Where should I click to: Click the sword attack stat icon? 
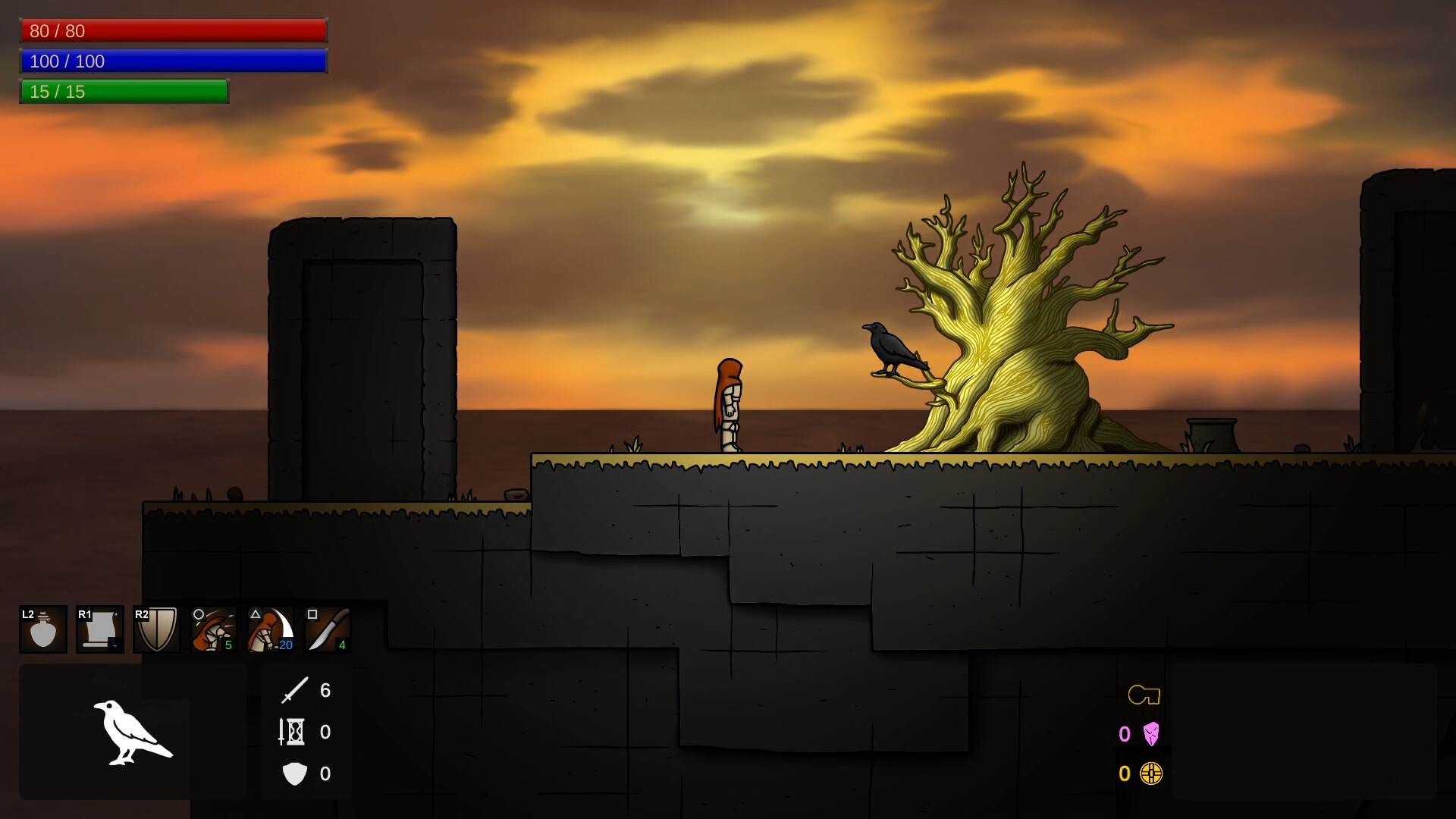[x=296, y=690]
